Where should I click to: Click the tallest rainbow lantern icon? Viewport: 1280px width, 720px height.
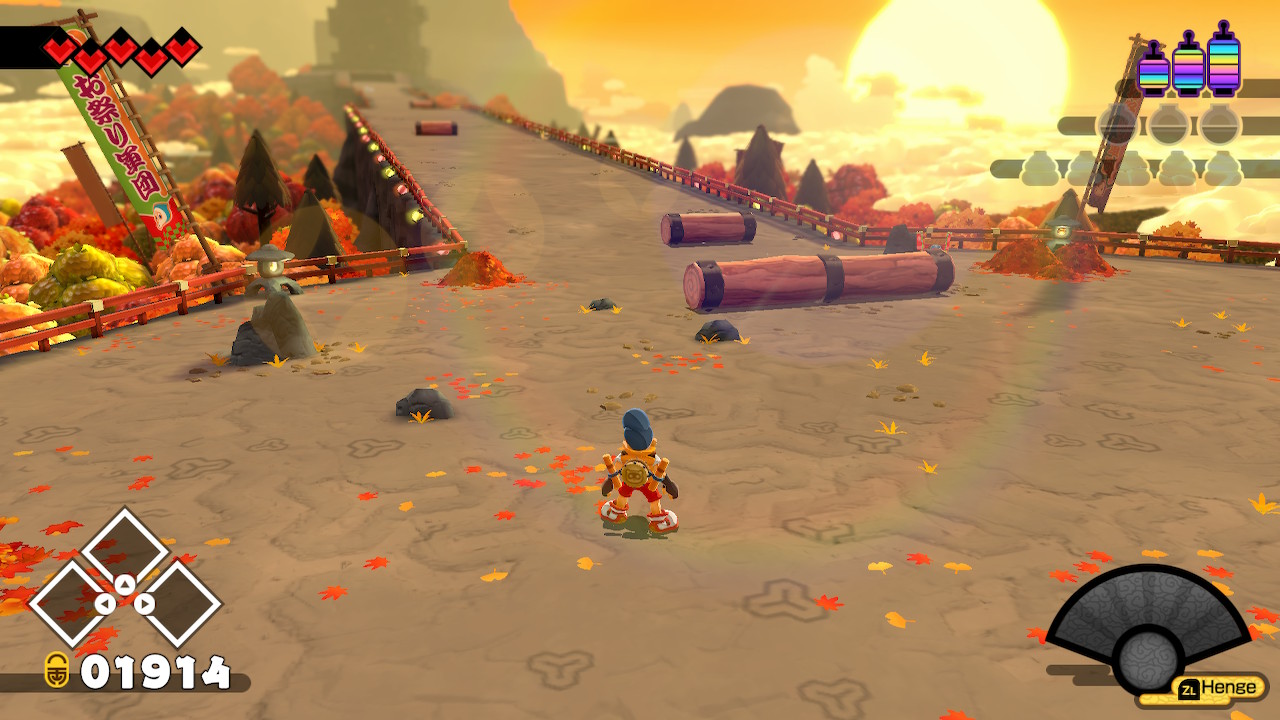(1223, 60)
